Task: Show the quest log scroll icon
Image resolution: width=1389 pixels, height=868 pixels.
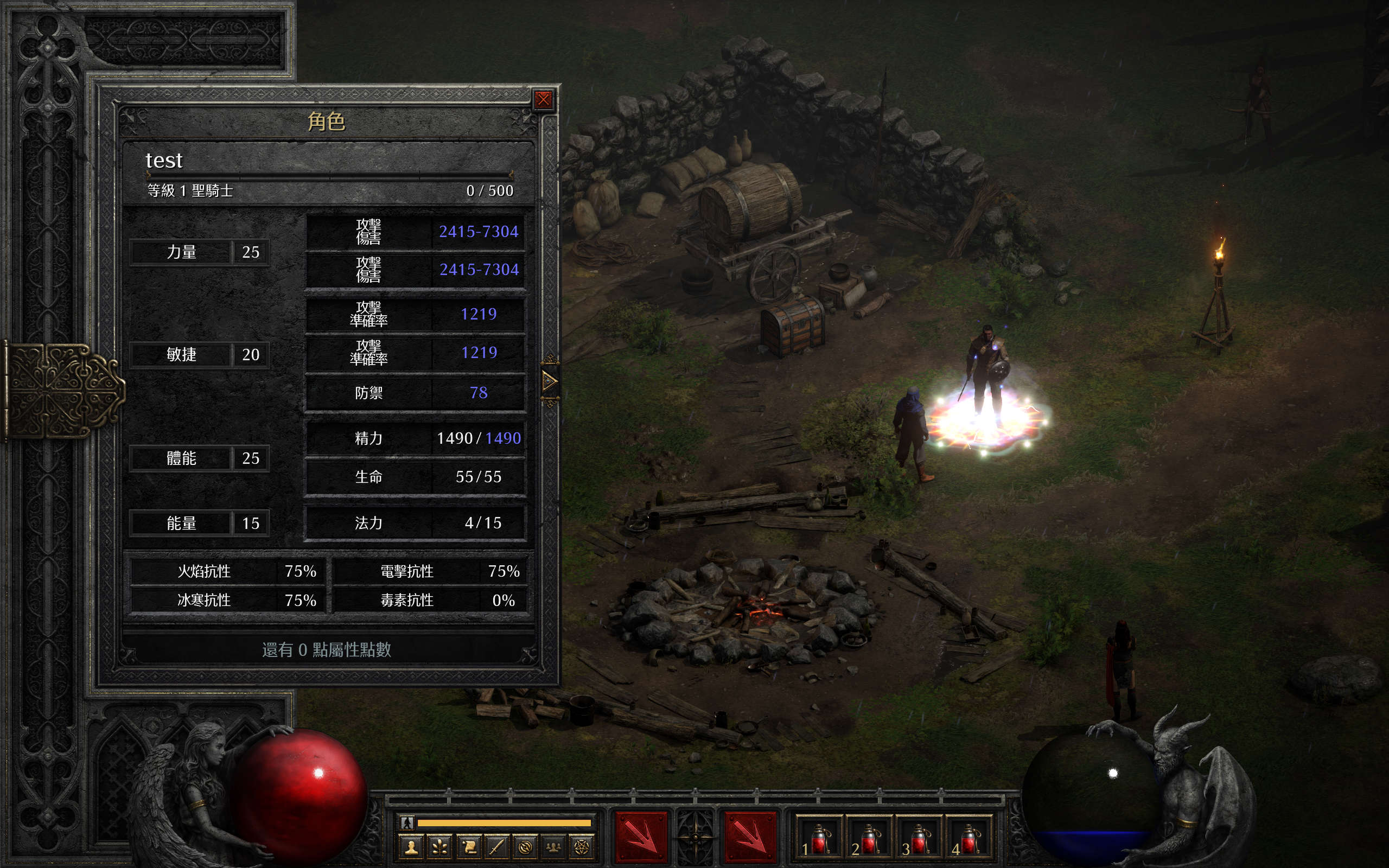Action: point(468,847)
